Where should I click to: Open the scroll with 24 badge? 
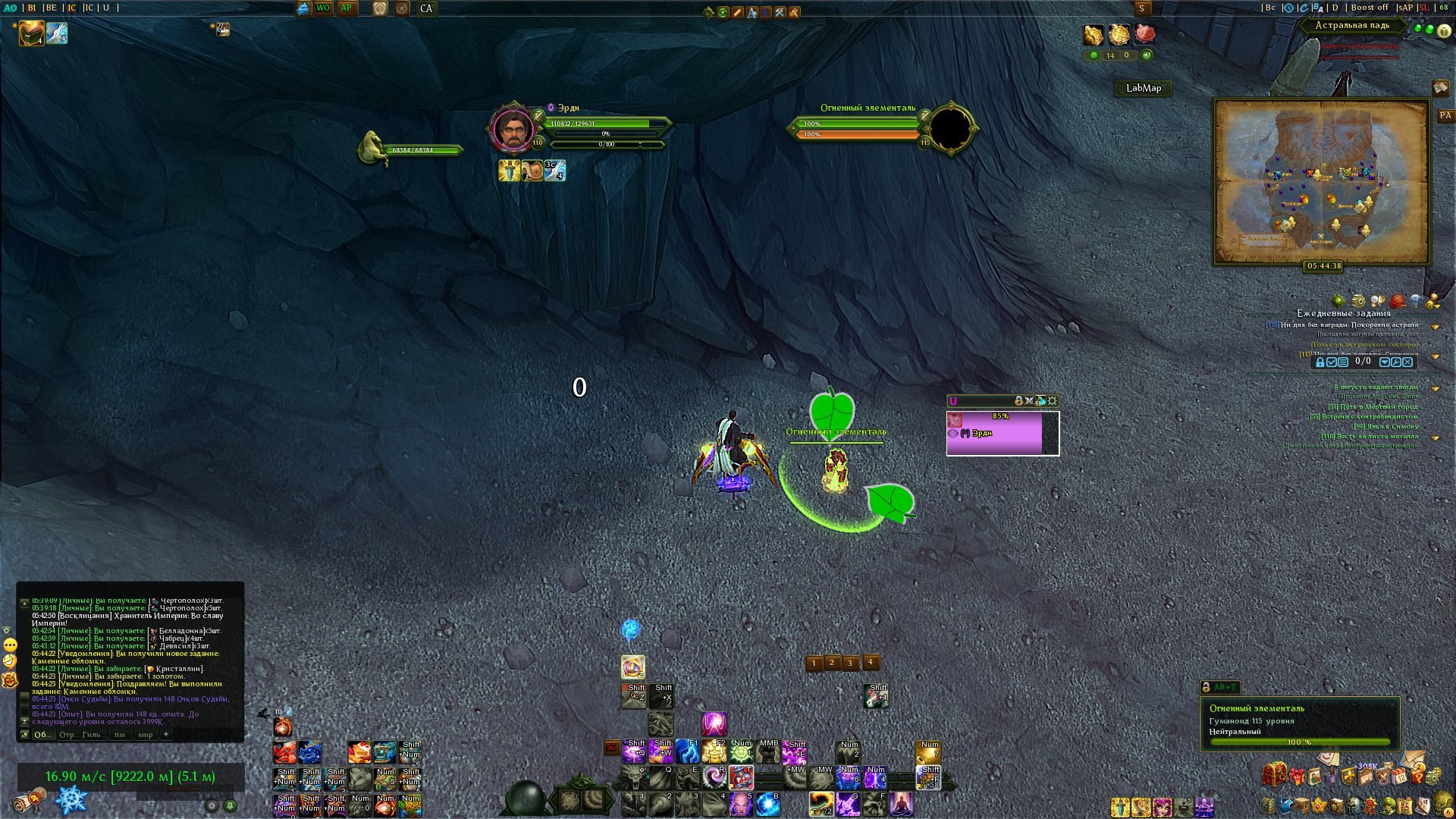tap(30, 800)
